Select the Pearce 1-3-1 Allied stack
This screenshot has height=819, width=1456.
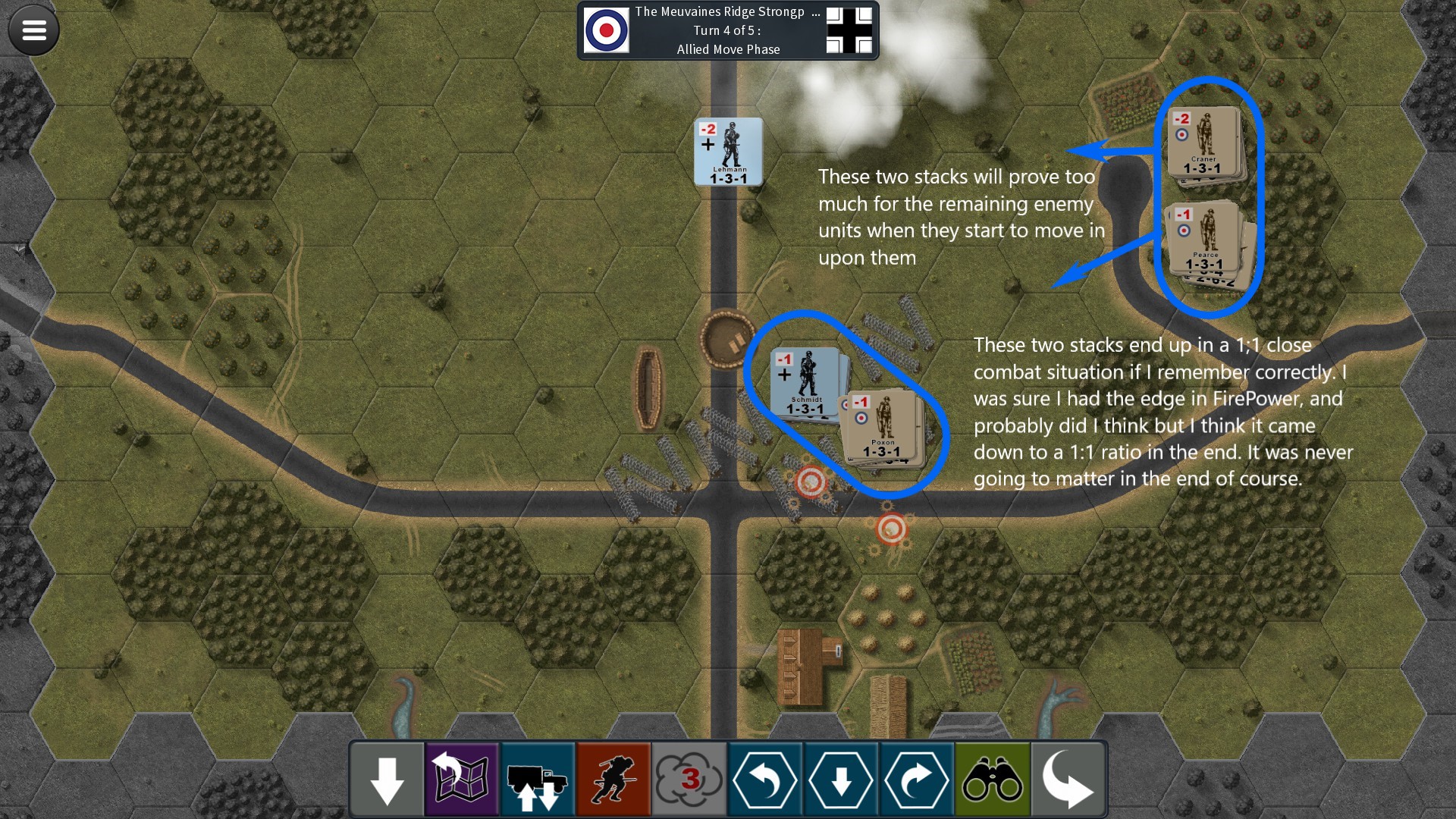(x=1206, y=238)
